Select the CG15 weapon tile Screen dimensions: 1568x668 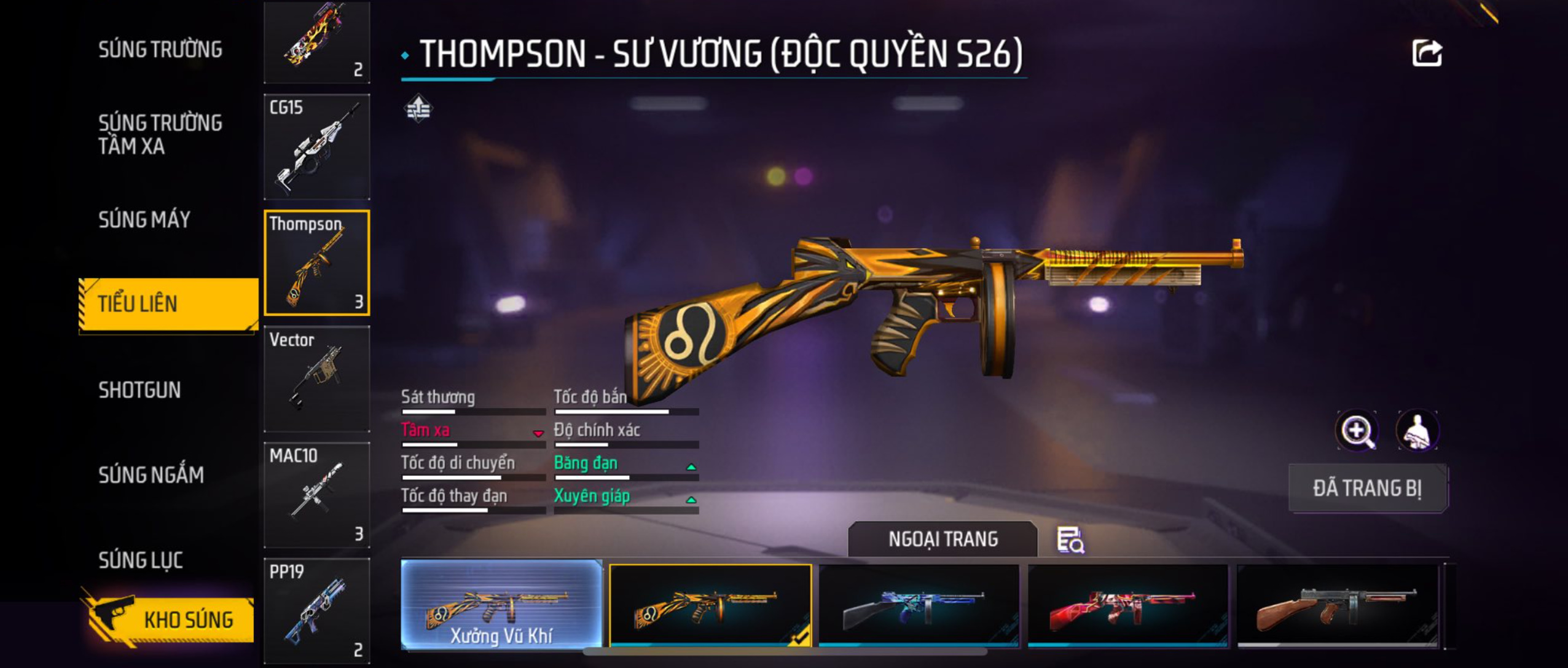316,147
